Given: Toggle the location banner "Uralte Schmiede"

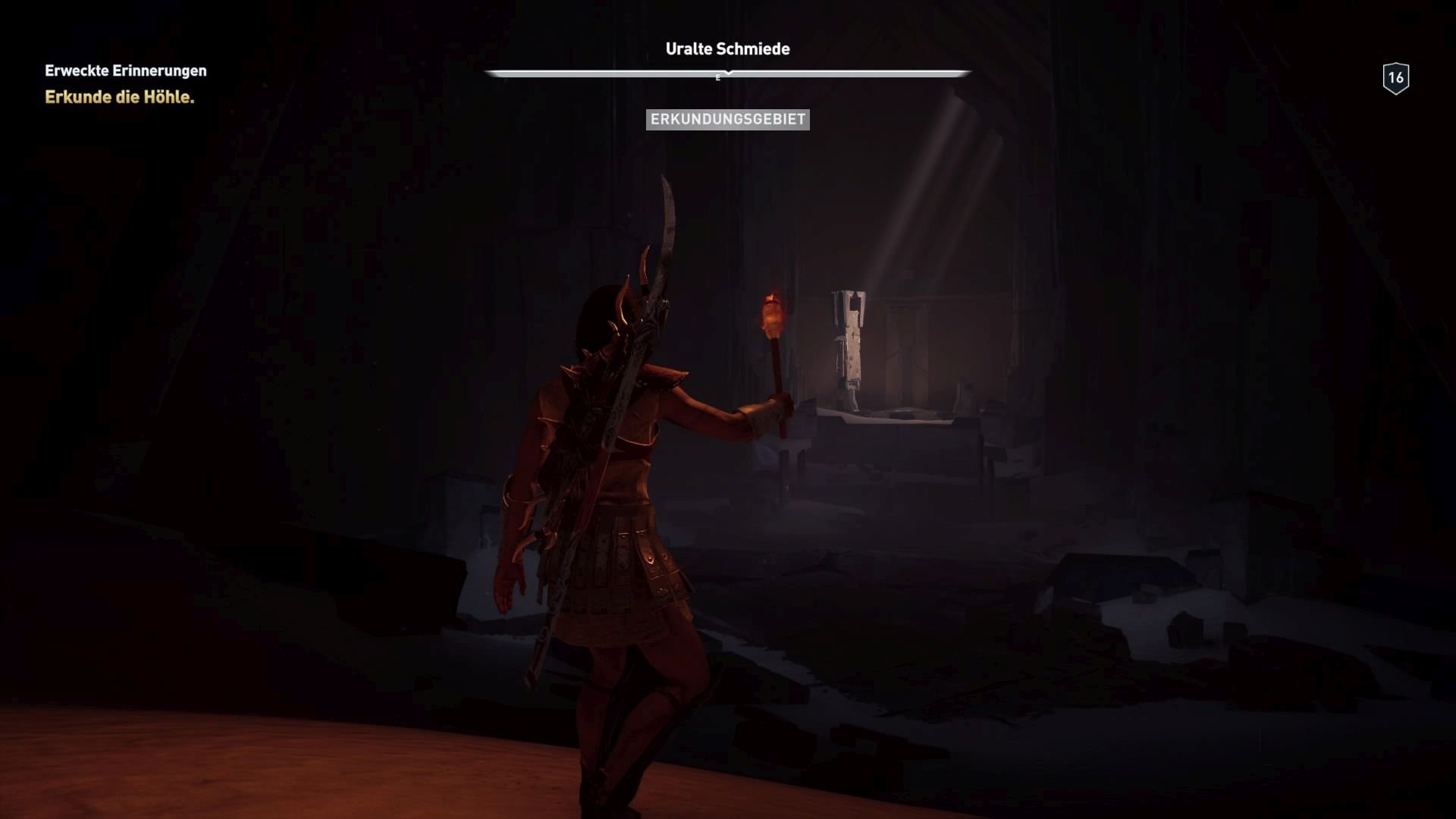Looking at the screenshot, I should pyautogui.click(x=727, y=49).
